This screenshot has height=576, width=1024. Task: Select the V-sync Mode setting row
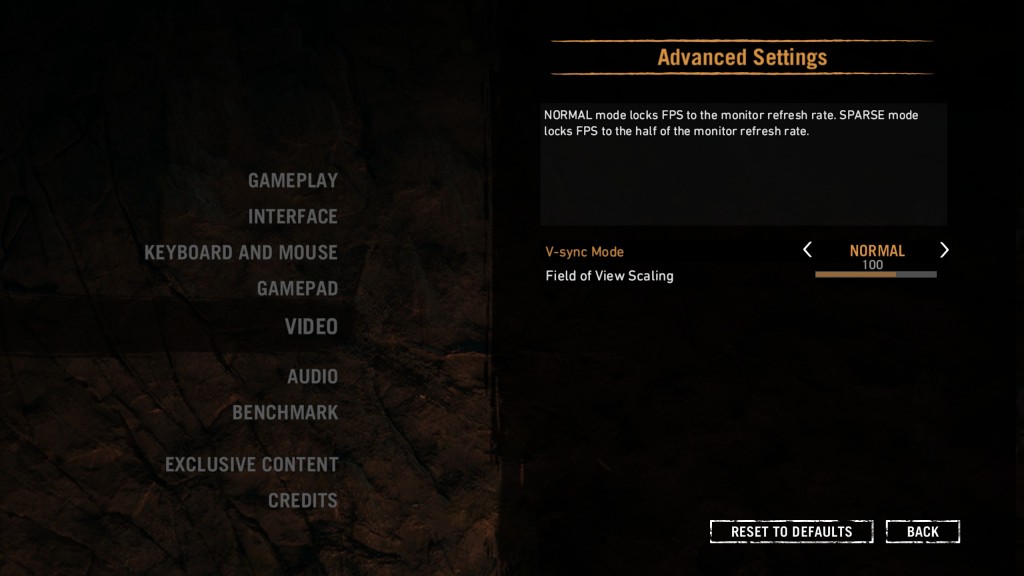coord(585,252)
